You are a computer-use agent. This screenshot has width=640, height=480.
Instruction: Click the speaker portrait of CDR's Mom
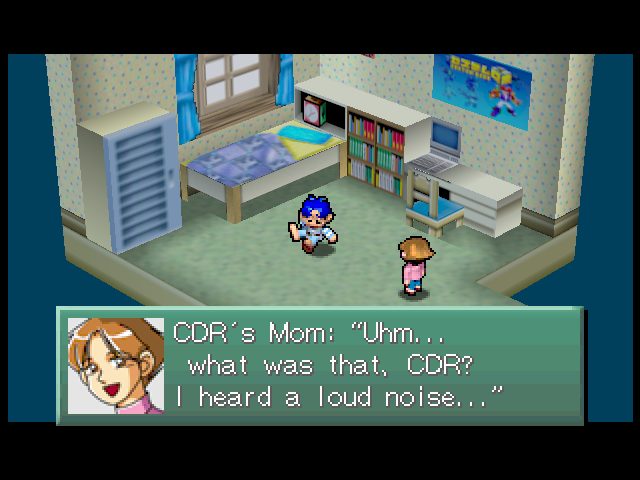115,366
